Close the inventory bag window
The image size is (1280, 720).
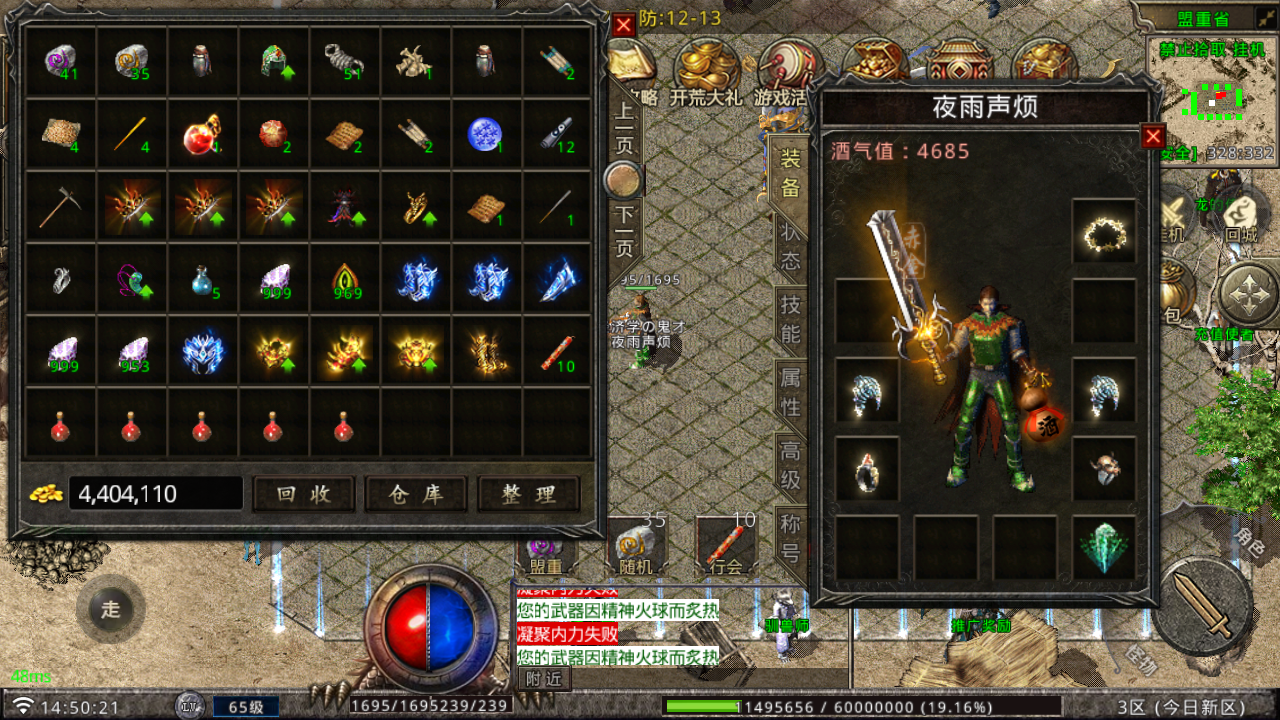click(x=624, y=25)
